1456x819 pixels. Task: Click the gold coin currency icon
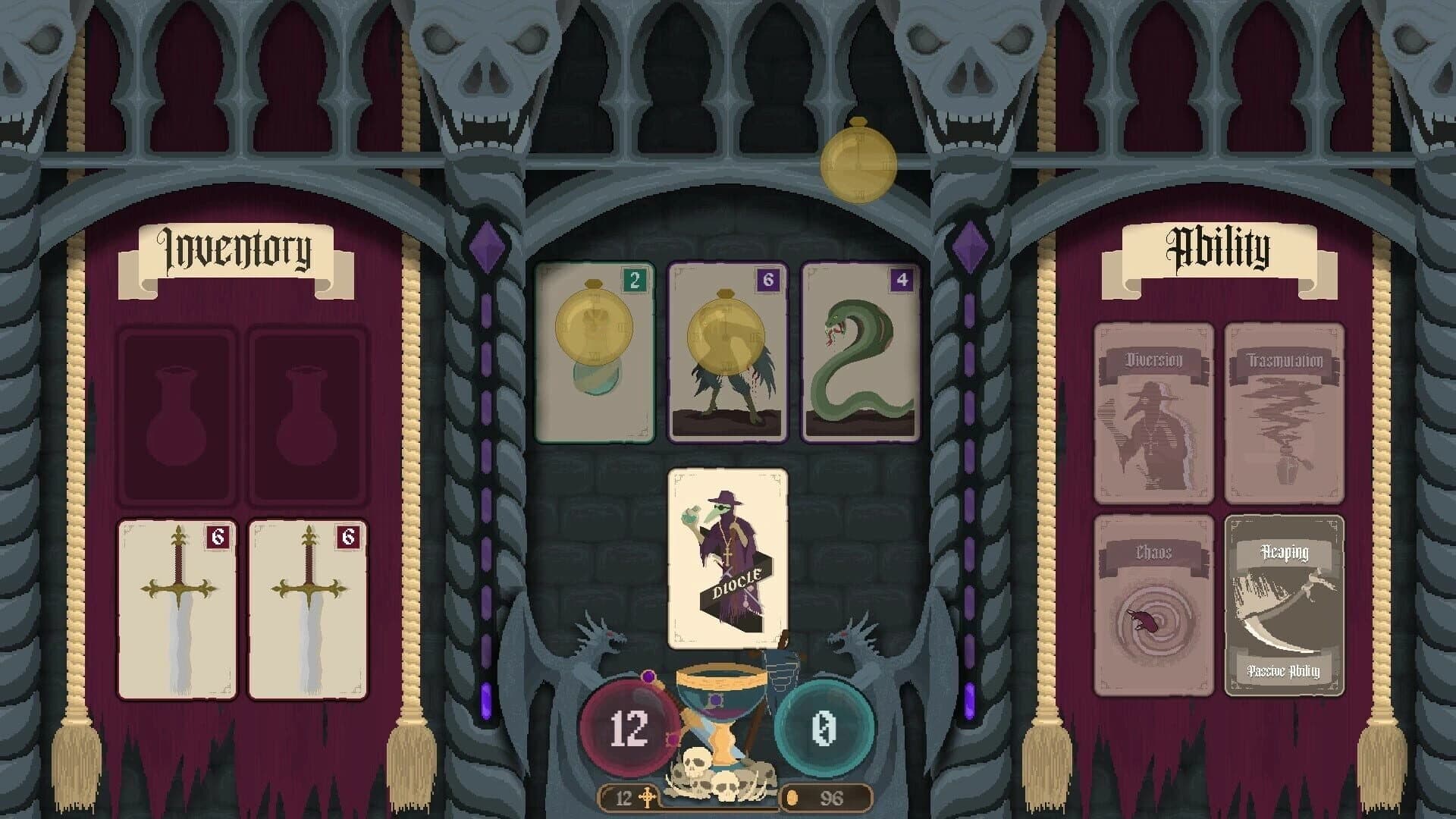coord(792,796)
